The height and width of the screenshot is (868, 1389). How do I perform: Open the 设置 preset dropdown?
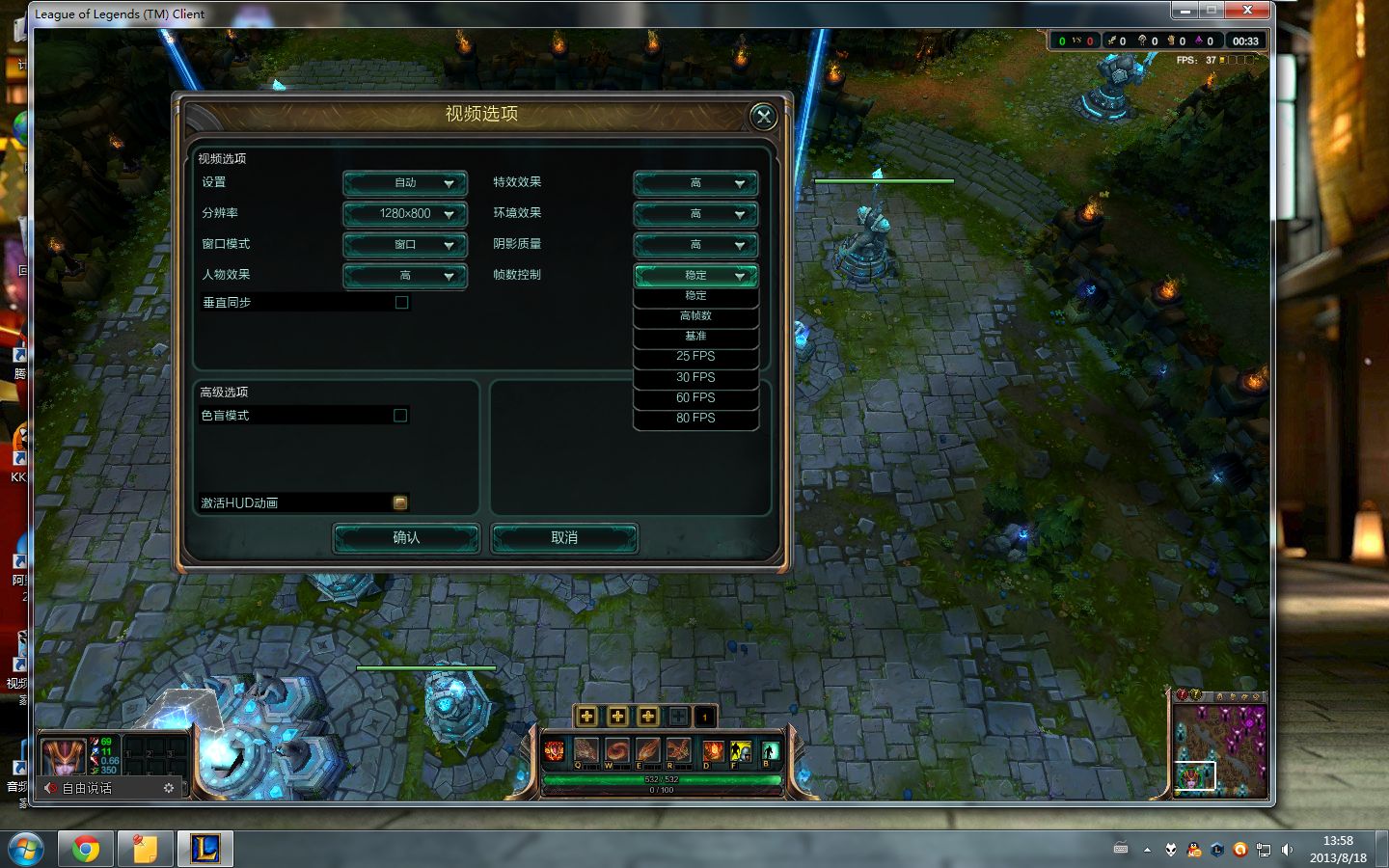click(x=405, y=183)
